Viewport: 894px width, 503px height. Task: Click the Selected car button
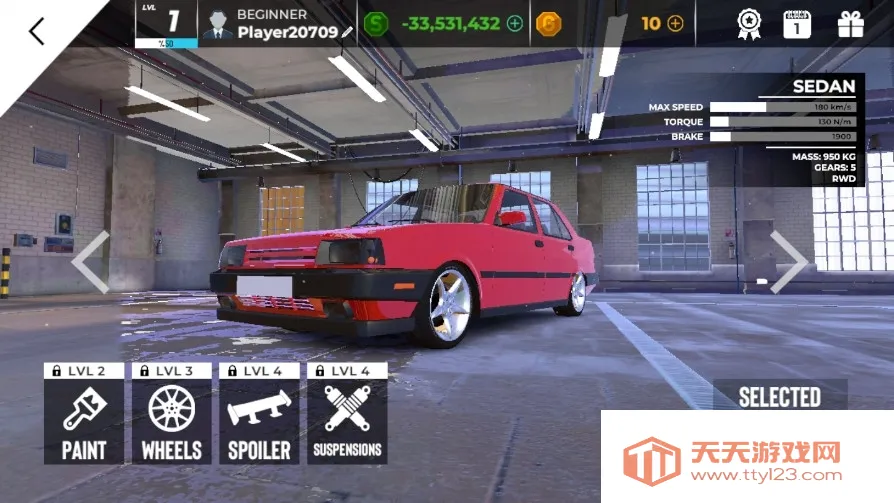click(x=780, y=397)
